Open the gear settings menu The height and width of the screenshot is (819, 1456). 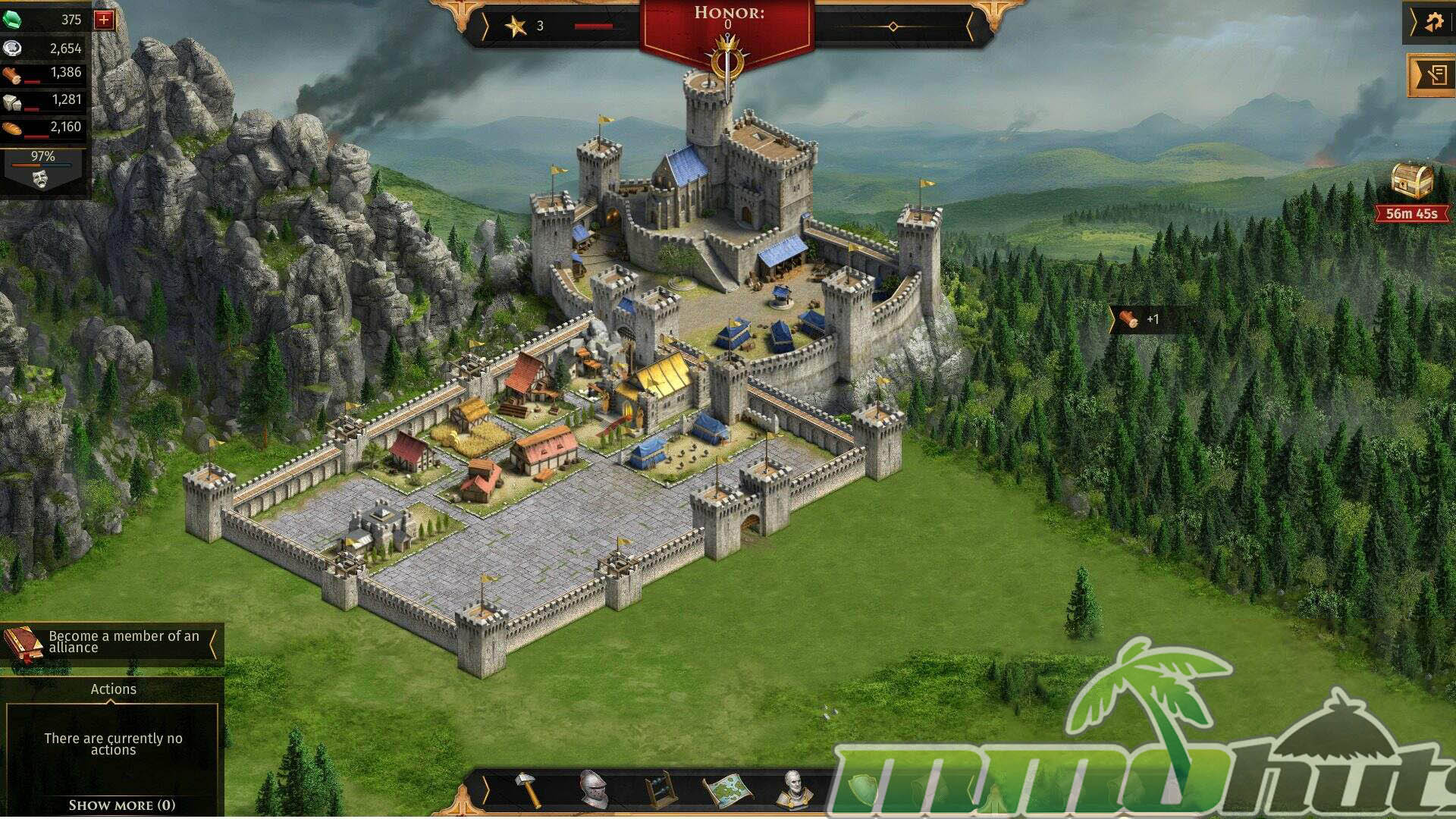[x=1432, y=23]
